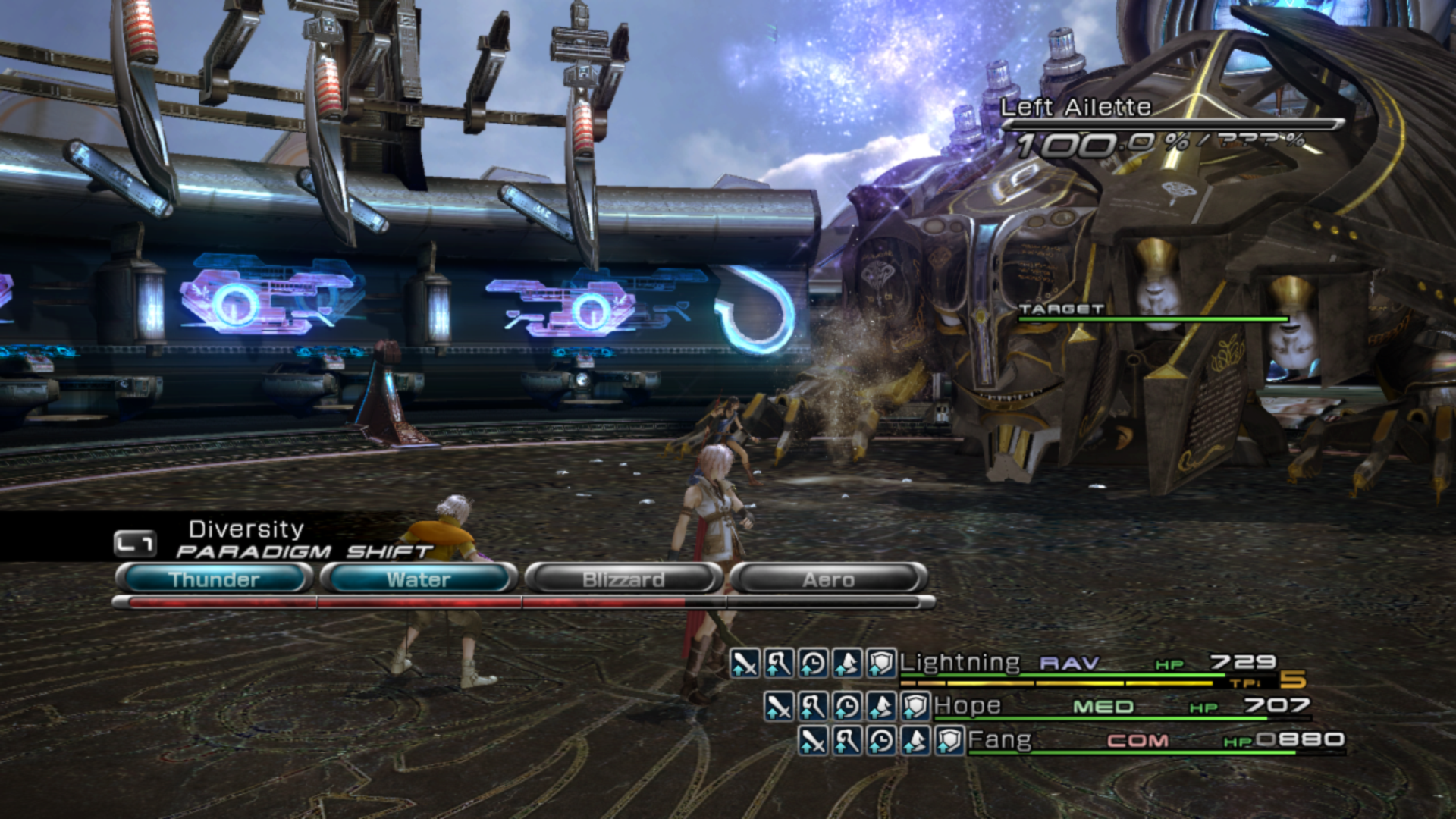This screenshot has width=1456, height=819.
Task: Click Lightning's shield status icon
Action: click(881, 664)
